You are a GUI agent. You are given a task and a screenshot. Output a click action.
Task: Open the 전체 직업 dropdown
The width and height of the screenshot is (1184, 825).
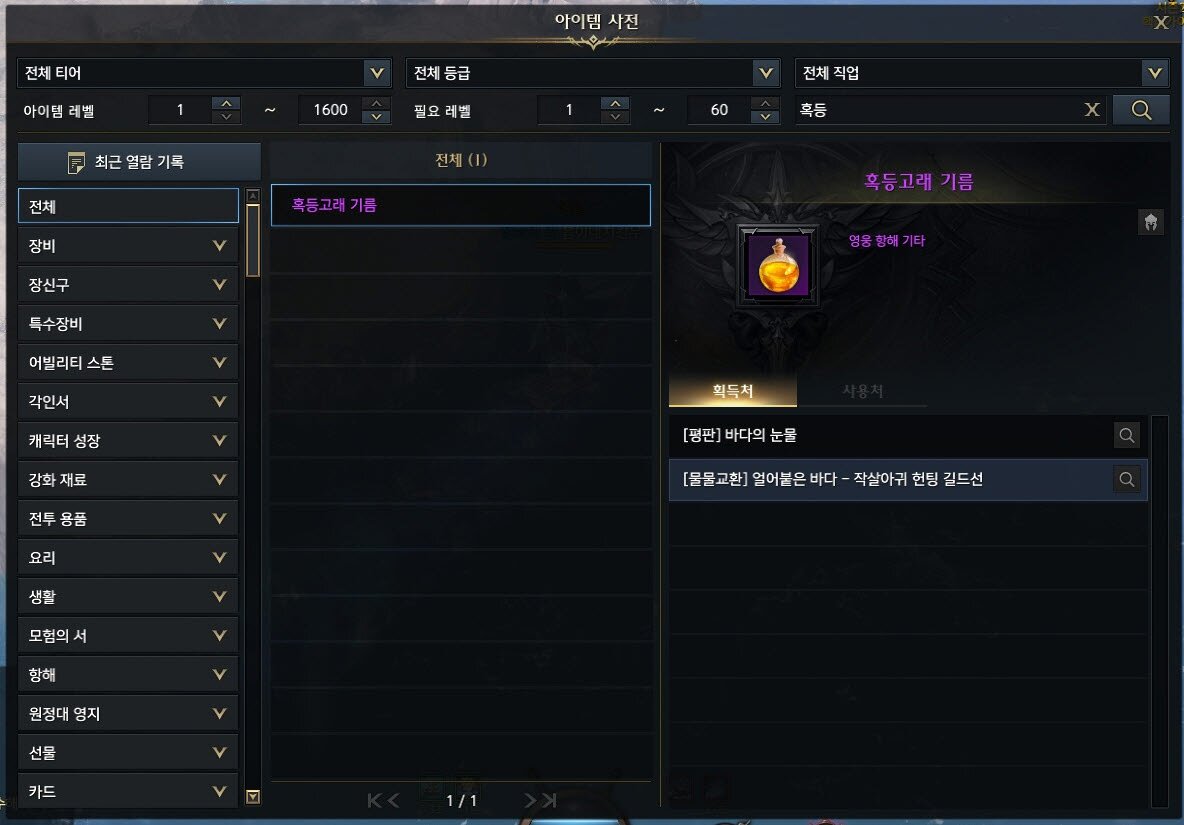point(1155,73)
